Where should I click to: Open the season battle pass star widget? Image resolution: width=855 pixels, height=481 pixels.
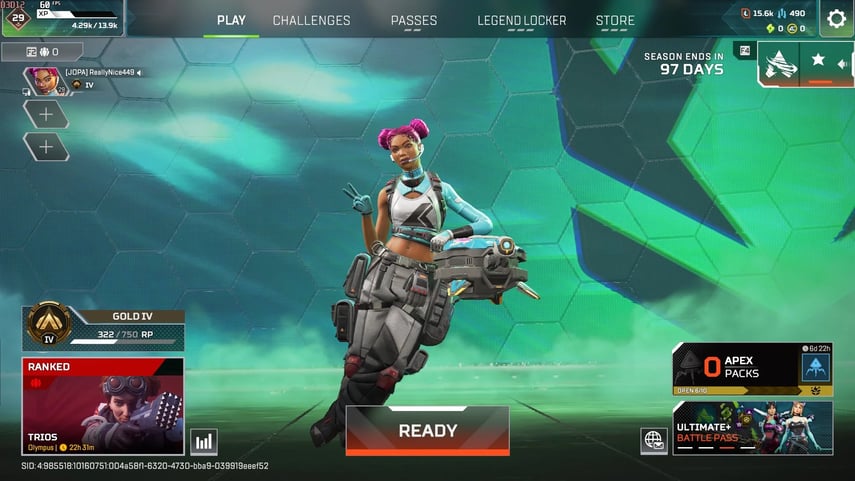[x=805, y=63]
